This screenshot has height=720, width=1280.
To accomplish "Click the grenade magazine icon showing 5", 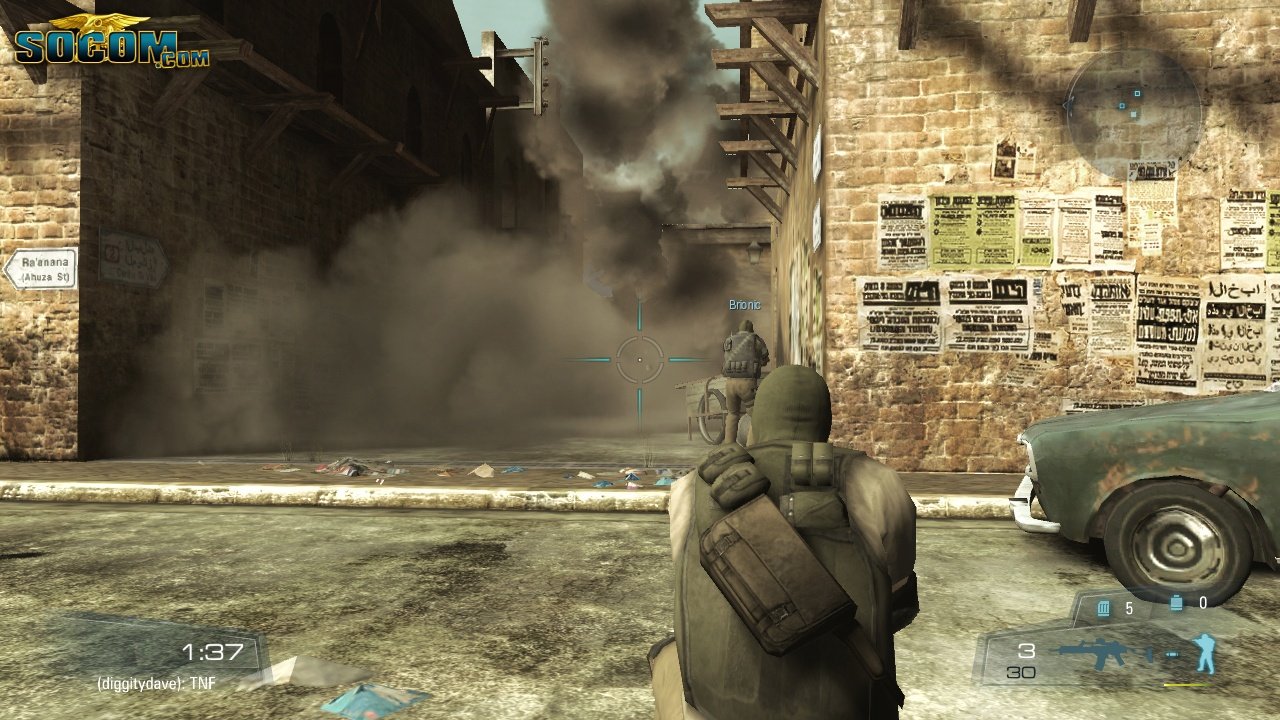I will (x=1103, y=607).
